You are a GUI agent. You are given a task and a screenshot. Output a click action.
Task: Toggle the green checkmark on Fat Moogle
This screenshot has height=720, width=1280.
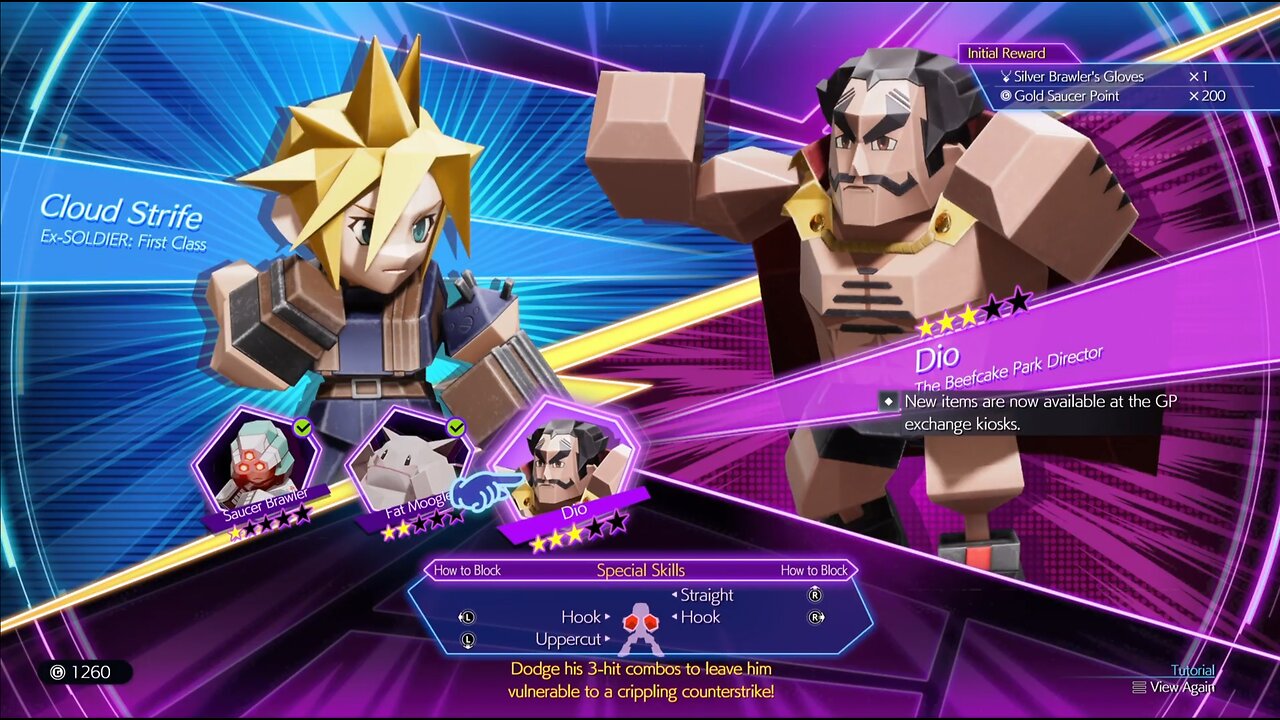(456, 425)
